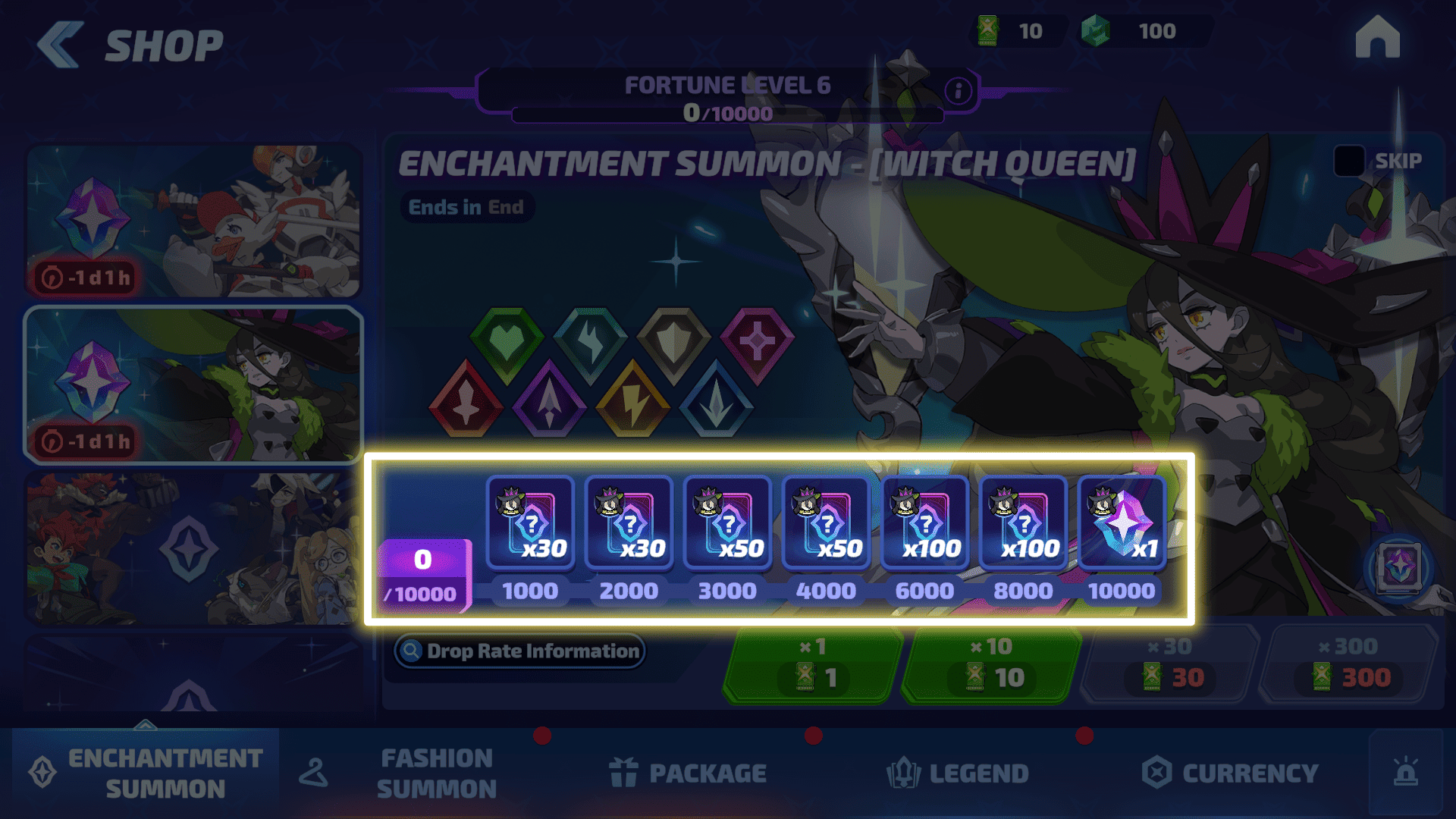Image resolution: width=1456 pixels, height=819 pixels.
Task: Claim the 1000 milestone x30 reward
Action: click(x=530, y=522)
